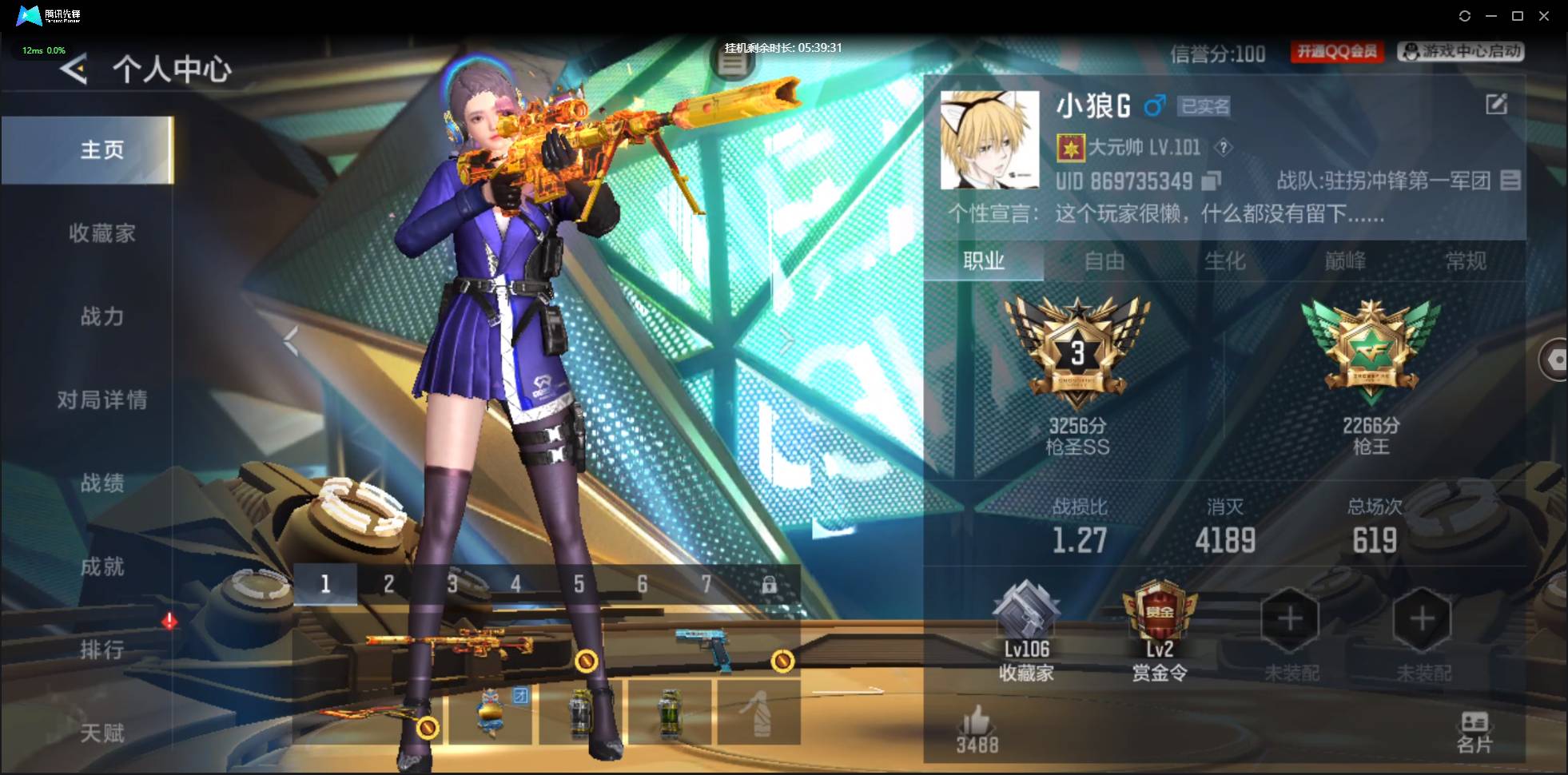Open the 对局详情 page
Image resolution: width=1568 pixels, height=775 pixels.
click(x=101, y=399)
